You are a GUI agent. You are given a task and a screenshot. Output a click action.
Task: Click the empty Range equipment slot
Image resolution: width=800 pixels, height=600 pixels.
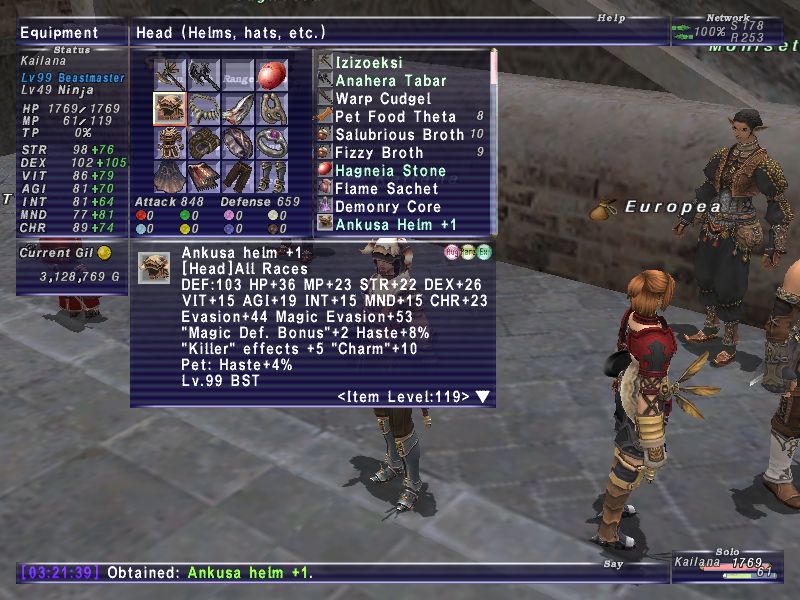(238, 75)
